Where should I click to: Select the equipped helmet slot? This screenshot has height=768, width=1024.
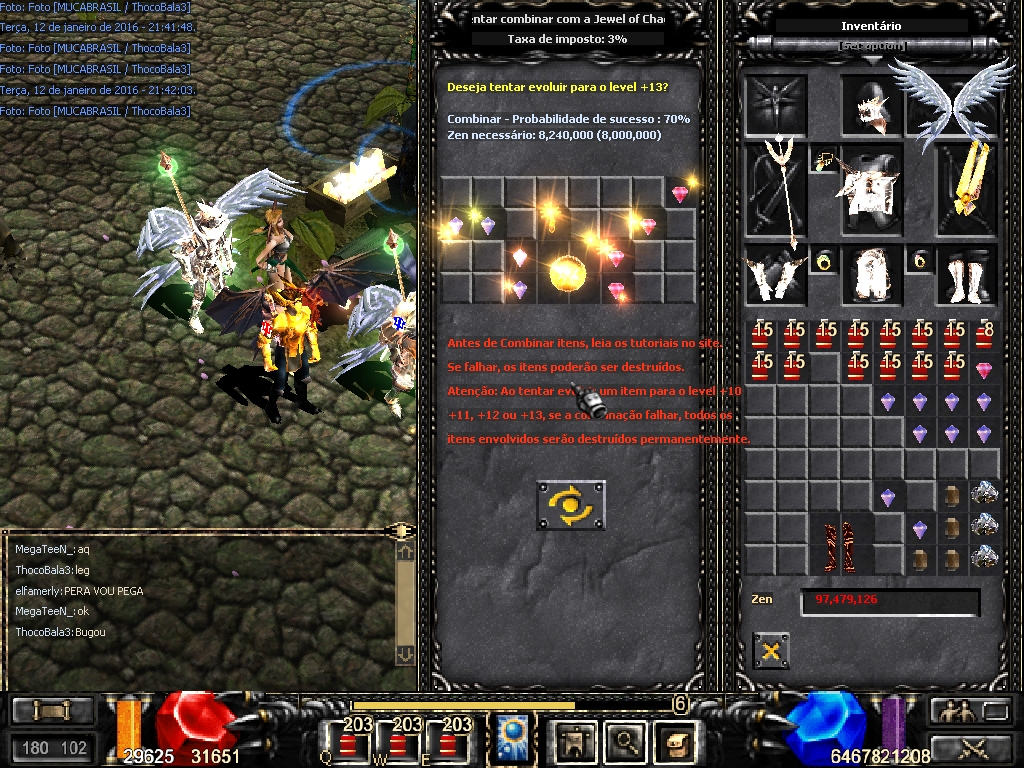pos(872,106)
